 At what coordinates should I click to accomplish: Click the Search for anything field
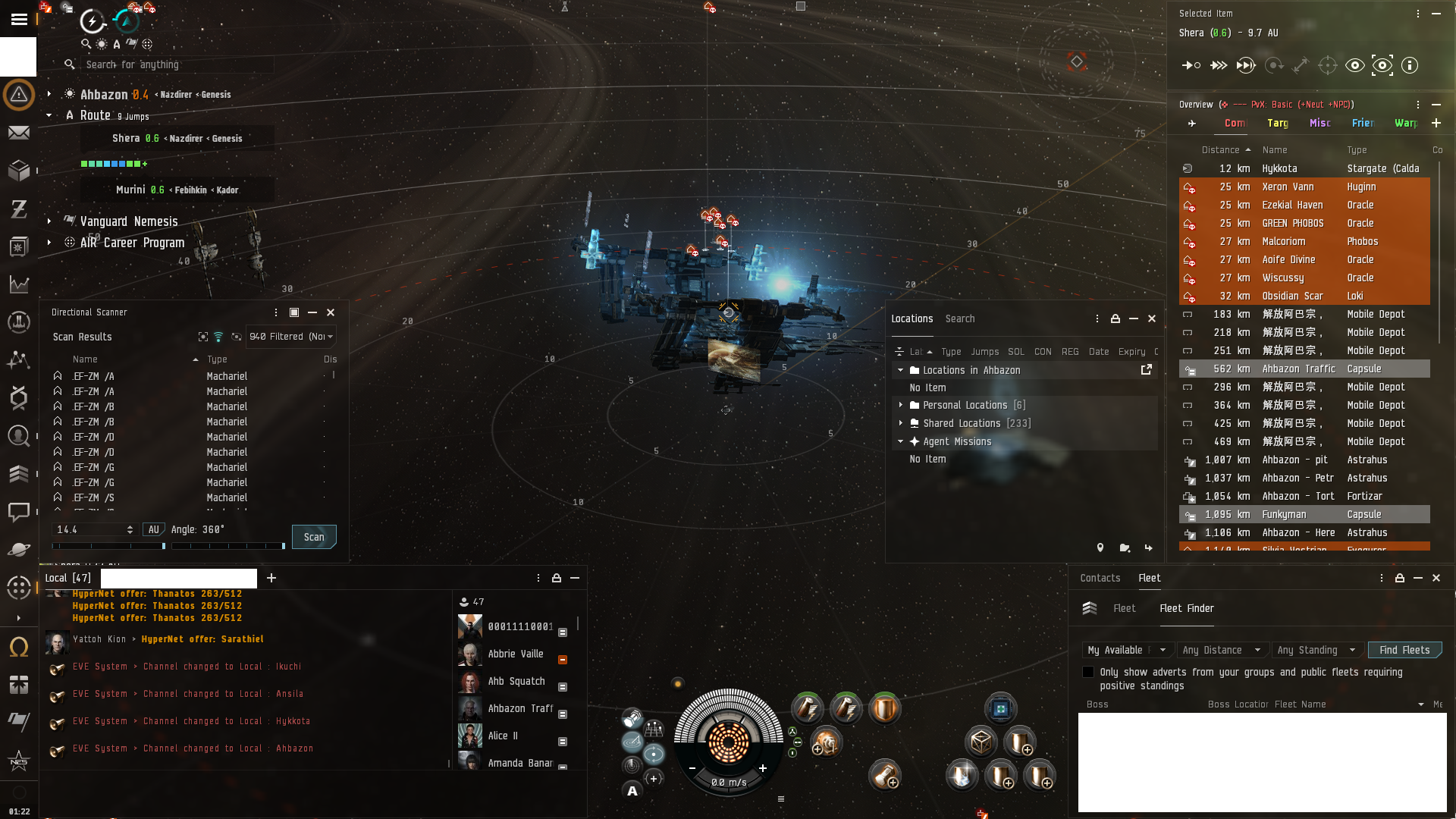174,64
